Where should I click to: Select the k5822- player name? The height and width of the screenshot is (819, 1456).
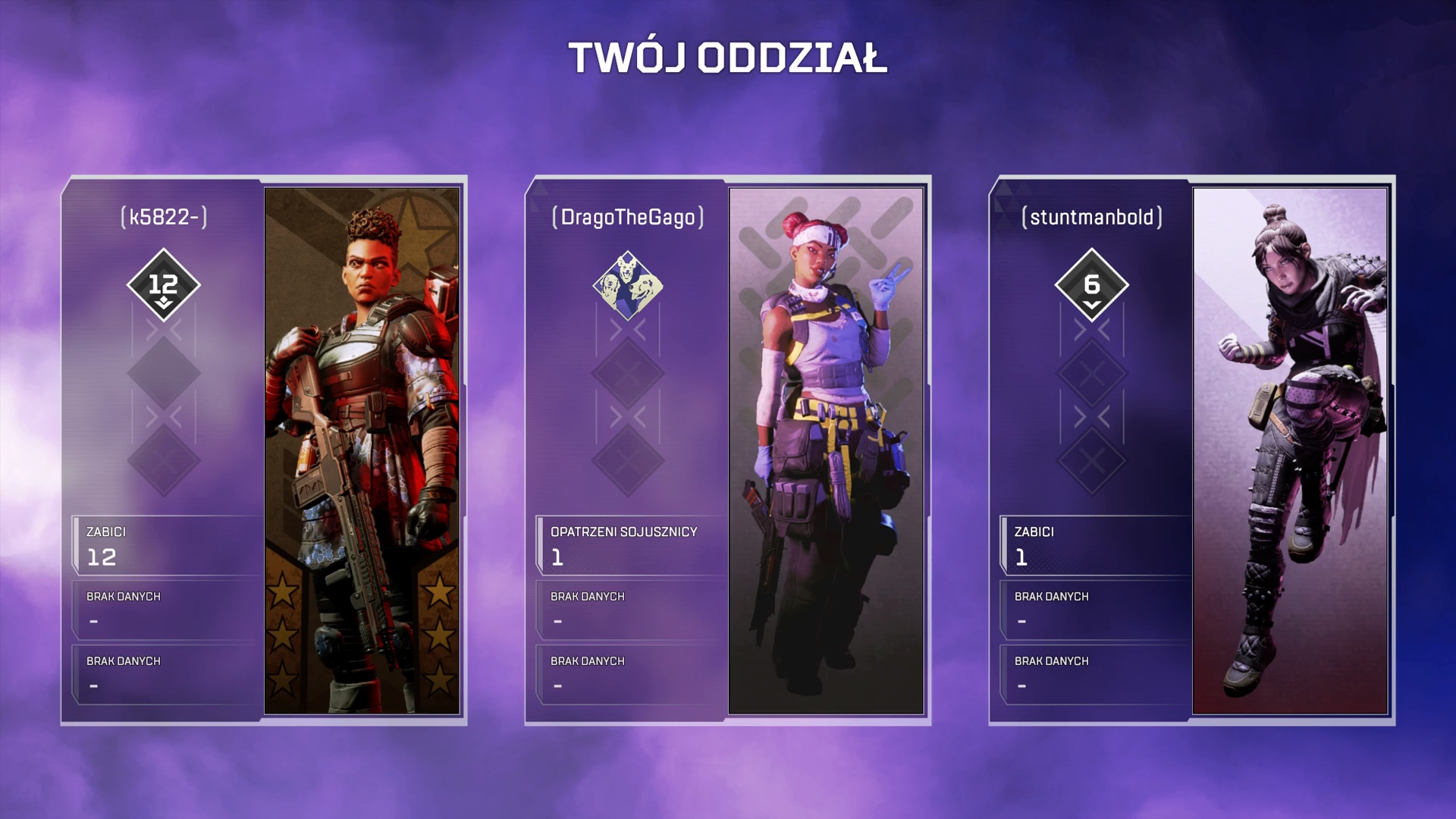tap(164, 217)
